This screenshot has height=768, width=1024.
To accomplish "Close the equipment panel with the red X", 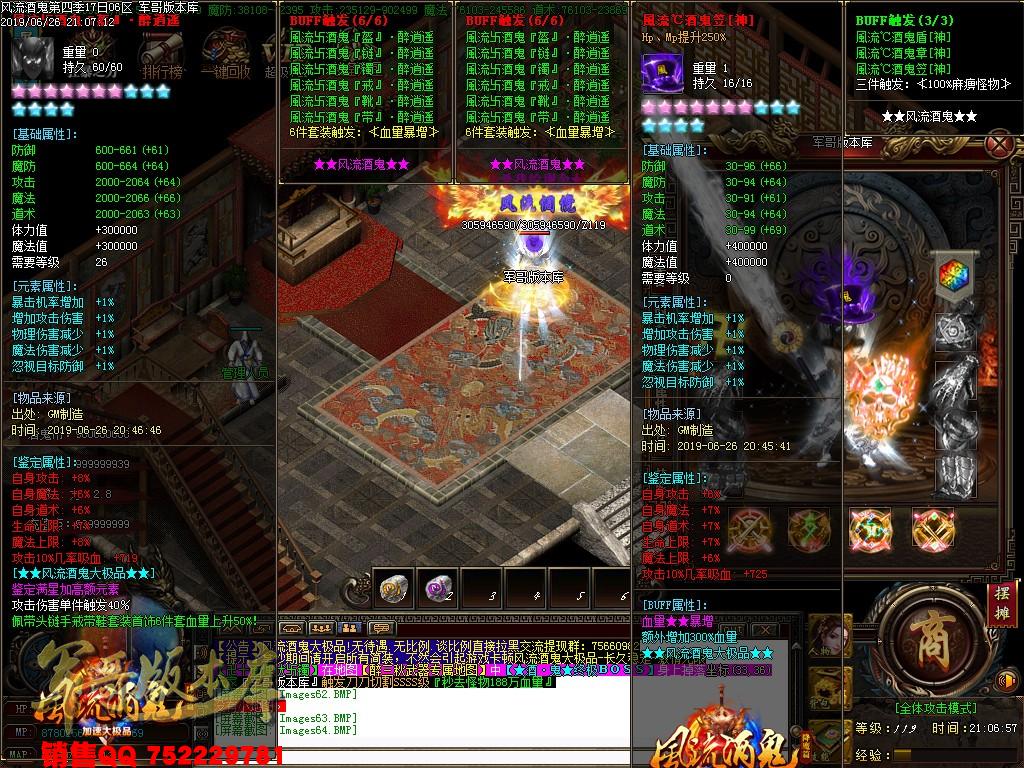I will tap(997, 145).
